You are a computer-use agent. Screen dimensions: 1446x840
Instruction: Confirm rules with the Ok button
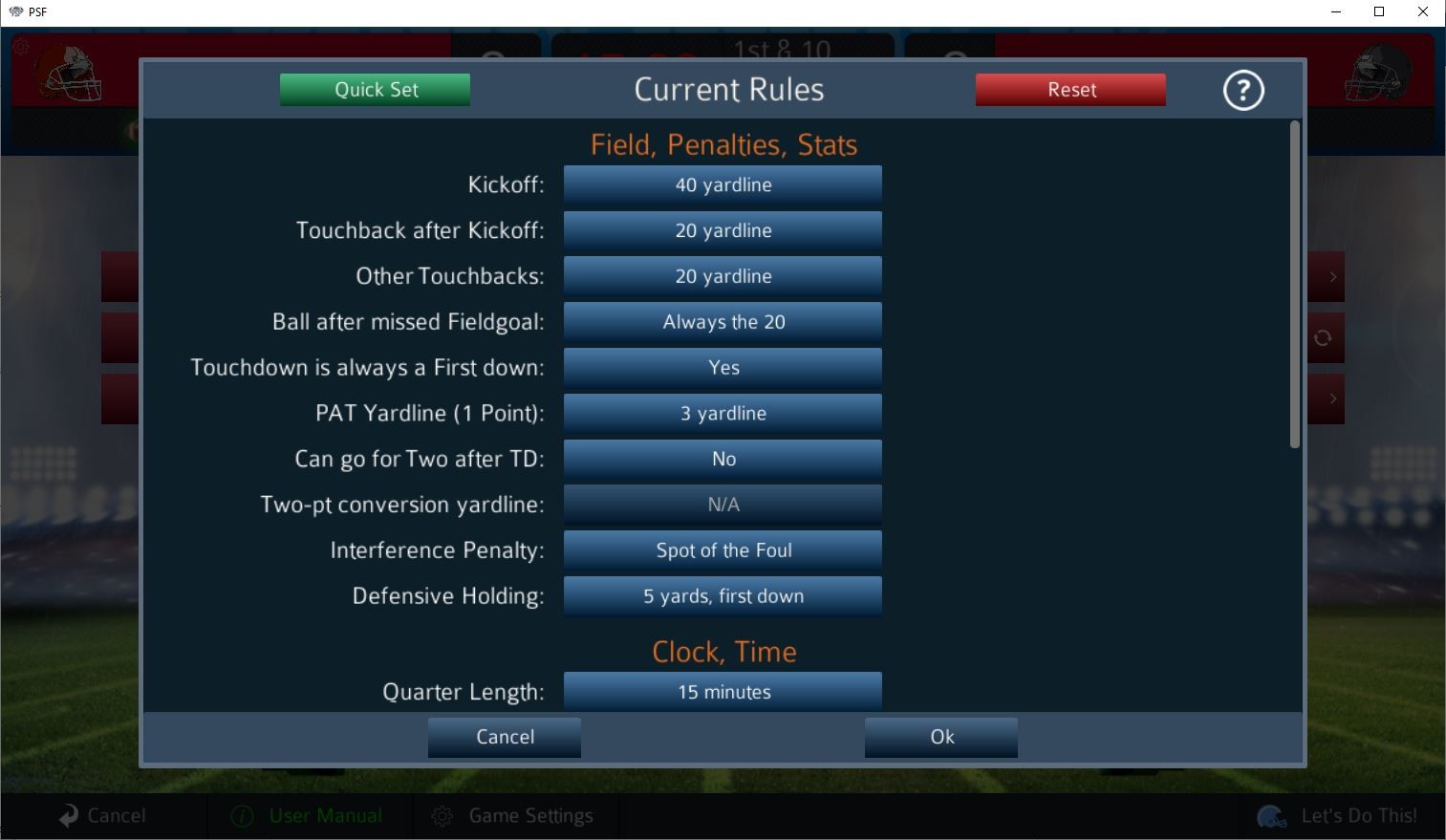pos(940,737)
